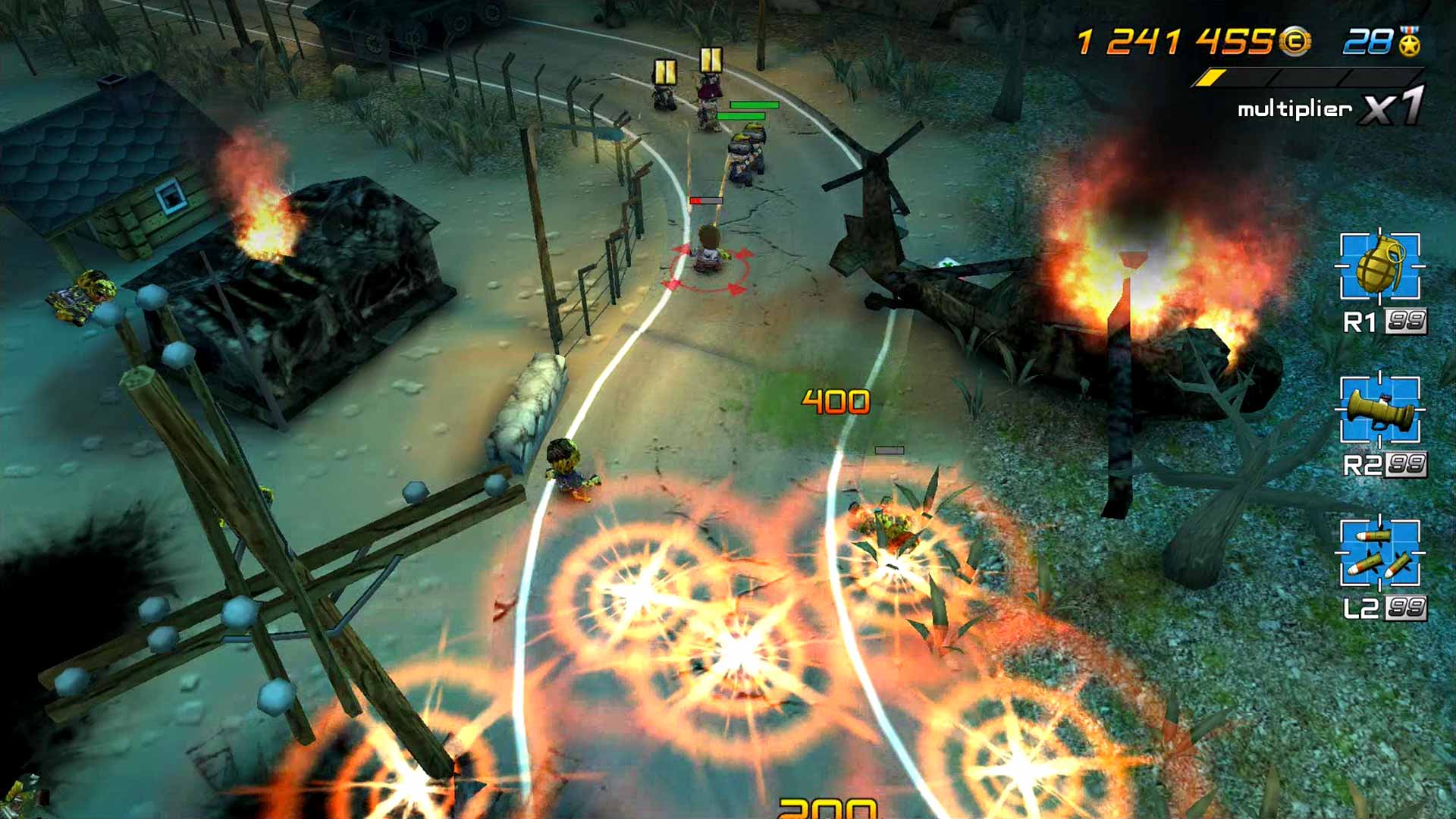The image size is (1456, 819).
Task: Click the pause indicator above the rear trooper
Action: click(x=666, y=72)
